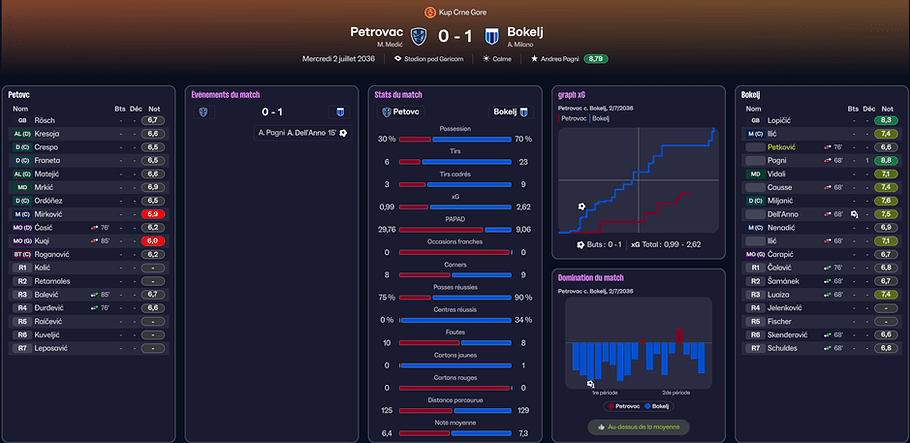Open goalkeeper Lopičić's row in the Bokelj lineup
Viewport: 910px width, 443px height.
pos(782,120)
